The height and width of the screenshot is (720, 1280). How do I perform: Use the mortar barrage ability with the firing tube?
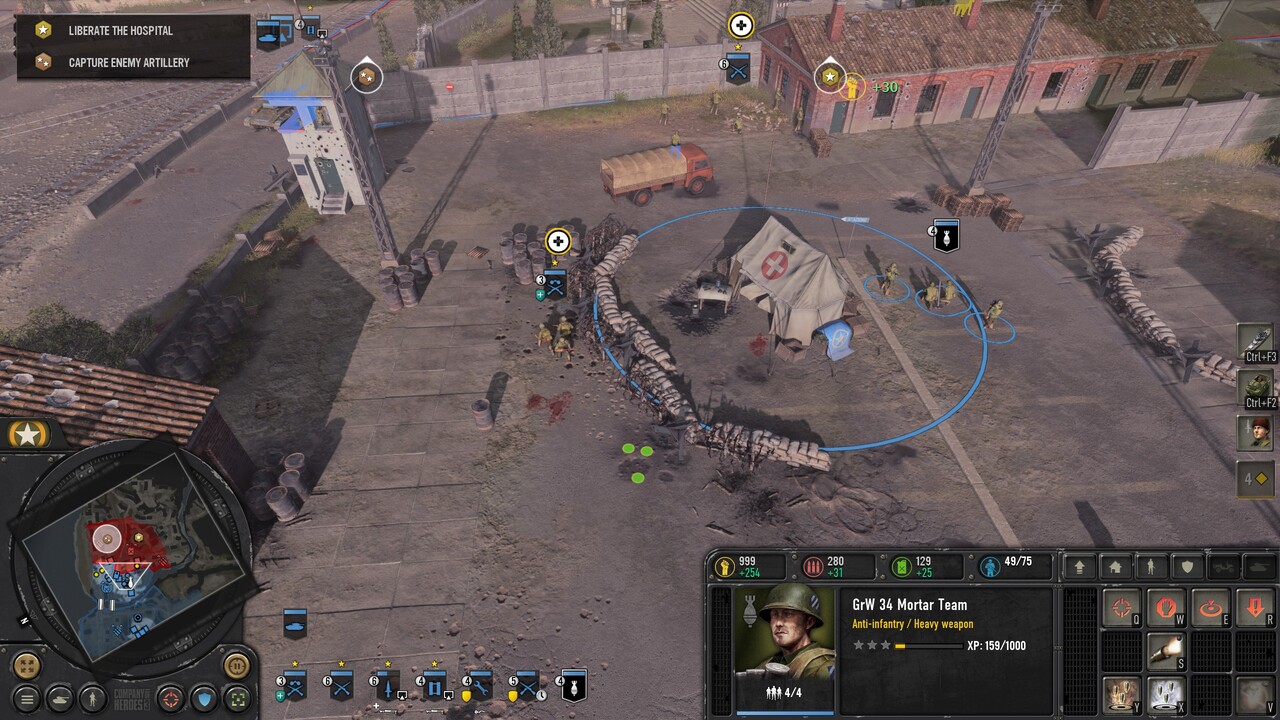click(x=1166, y=650)
